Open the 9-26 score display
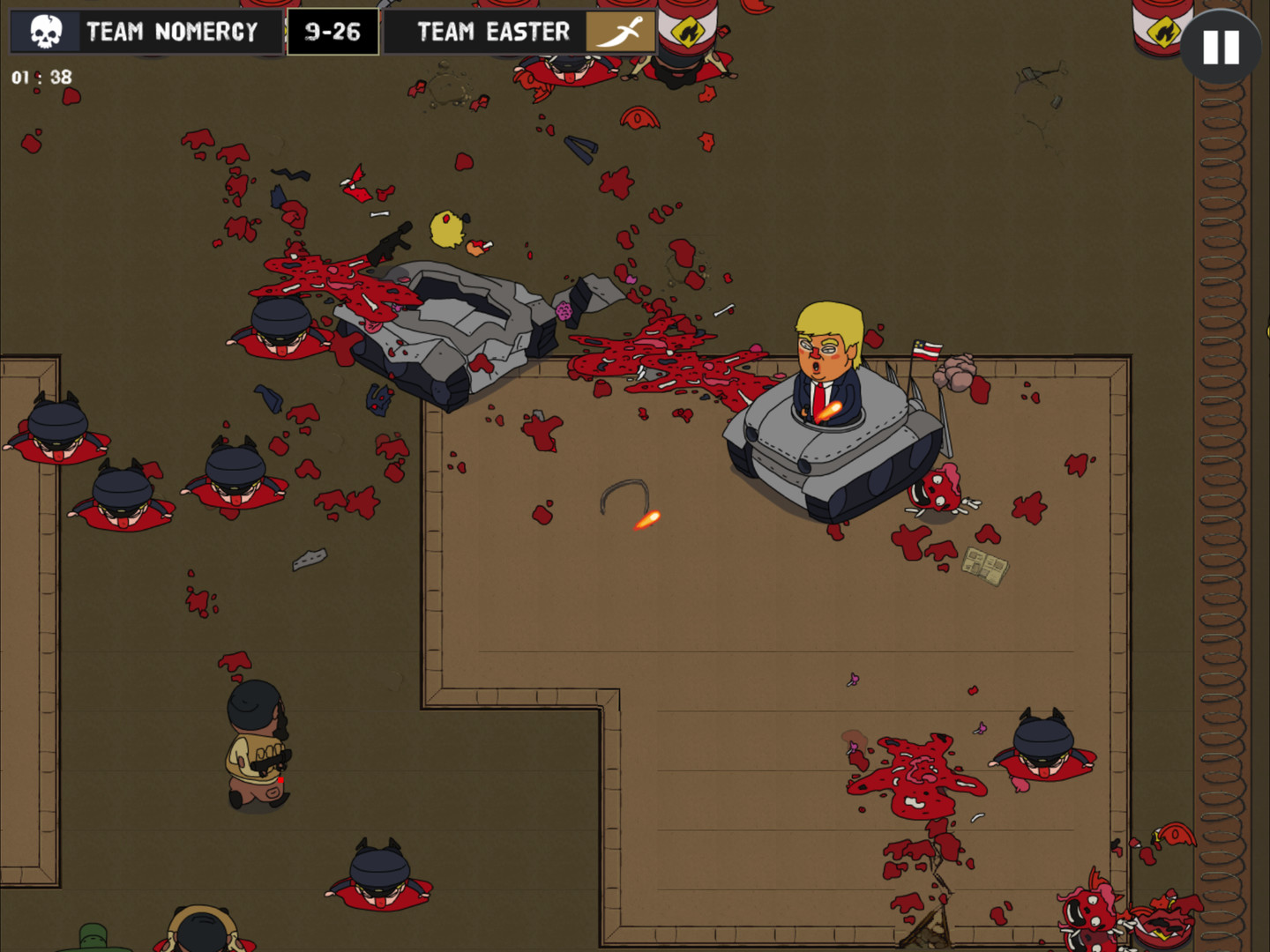The width and height of the screenshot is (1270, 952). coord(332,30)
